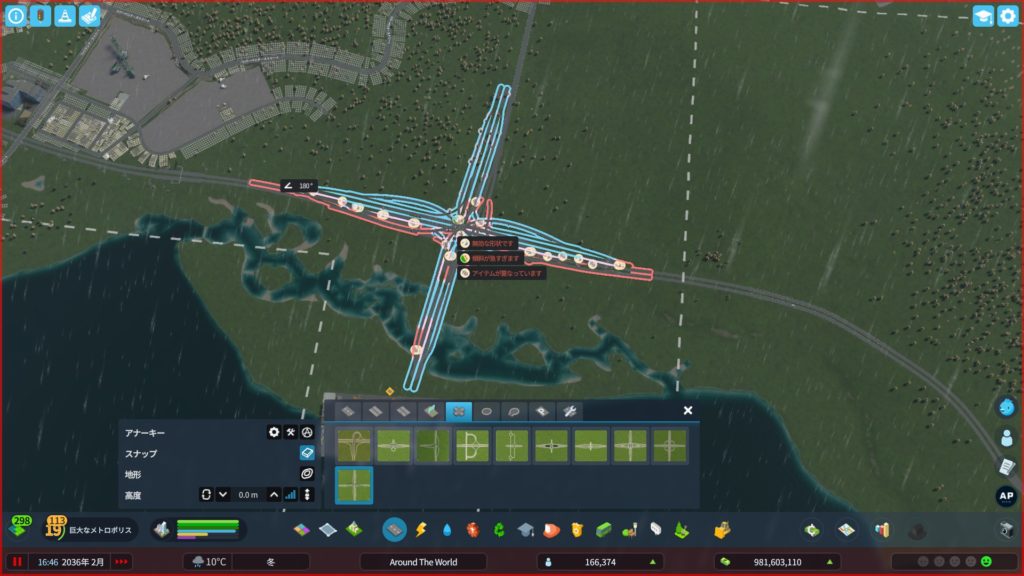
Task: Toggle the terrain contour lines option
Action: [x=307, y=473]
